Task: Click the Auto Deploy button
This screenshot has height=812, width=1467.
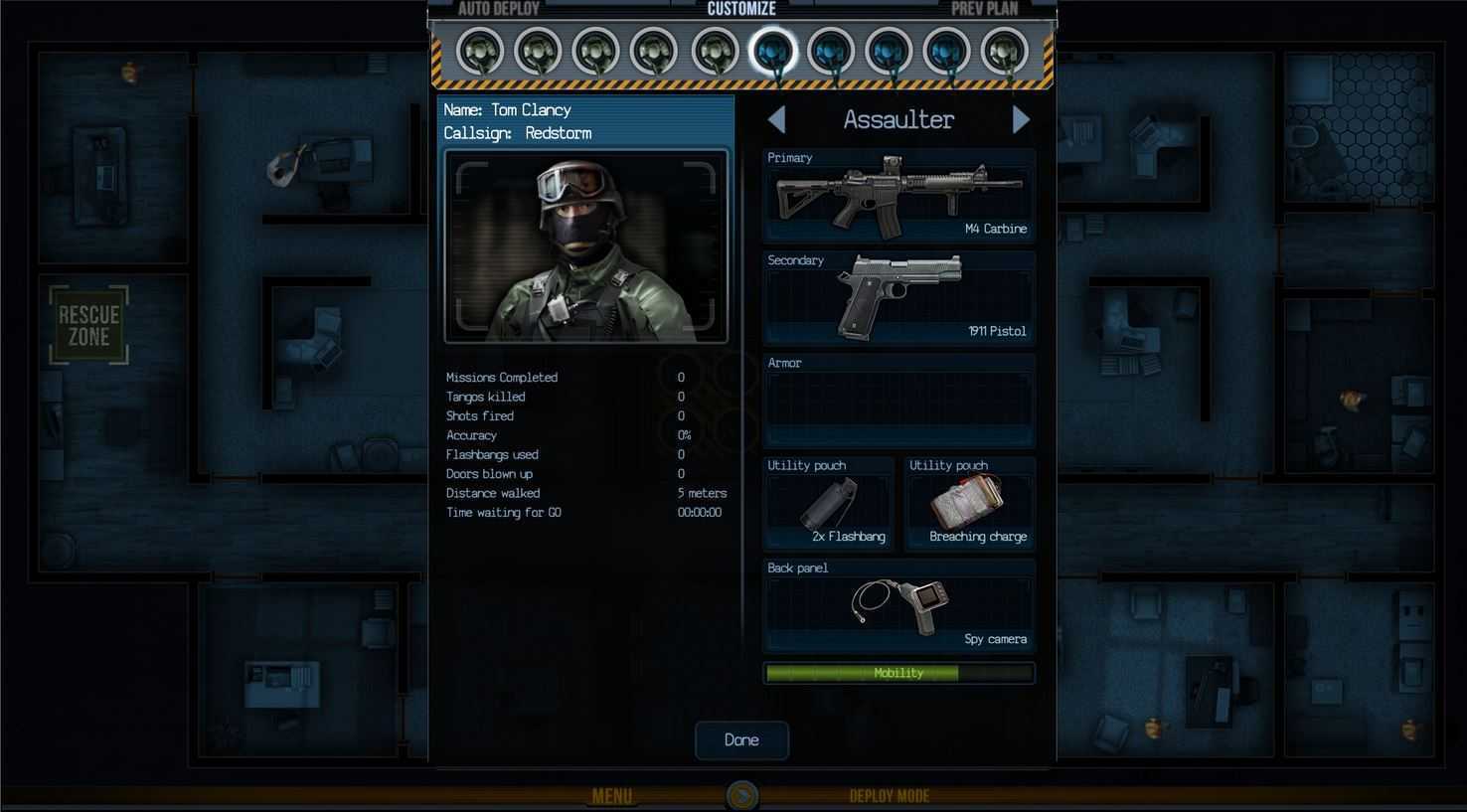Action: (x=498, y=9)
